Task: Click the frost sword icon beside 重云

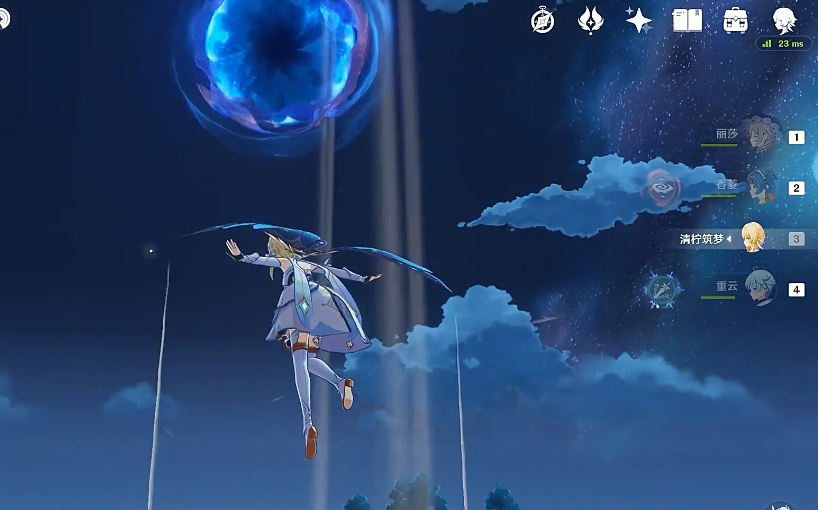Action: click(x=661, y=289)
